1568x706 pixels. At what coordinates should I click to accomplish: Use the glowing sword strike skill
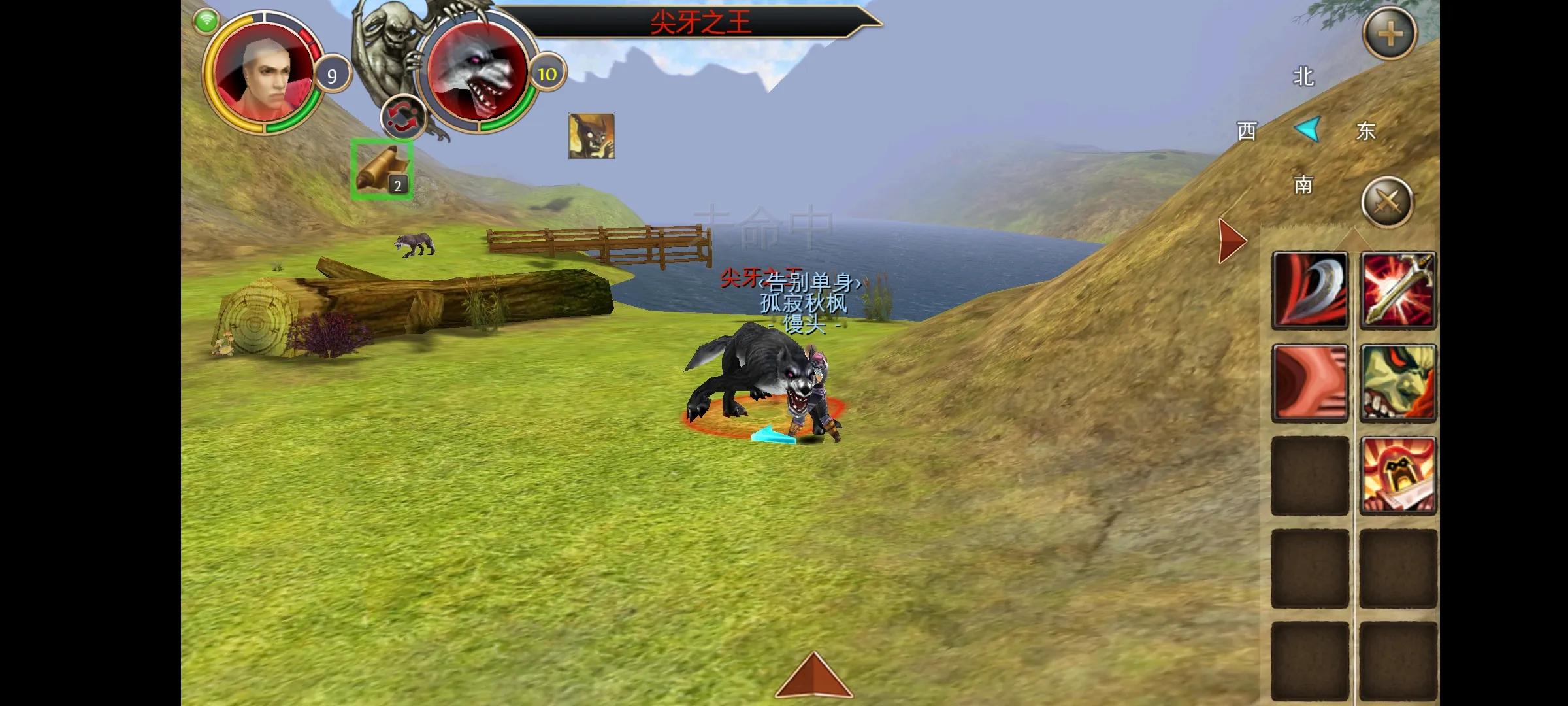(1397, 290)
